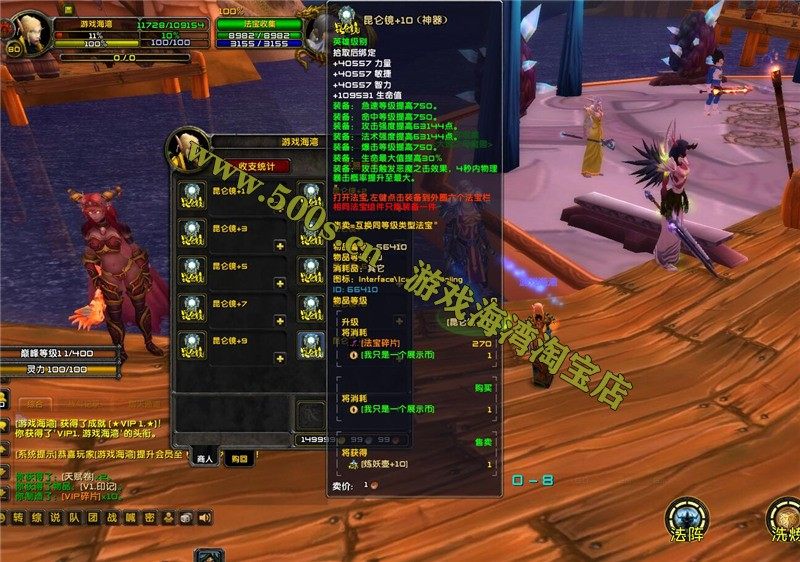Switch chat to the 队 party channel
Screen dimensions: 800x562
coord(74,517)
